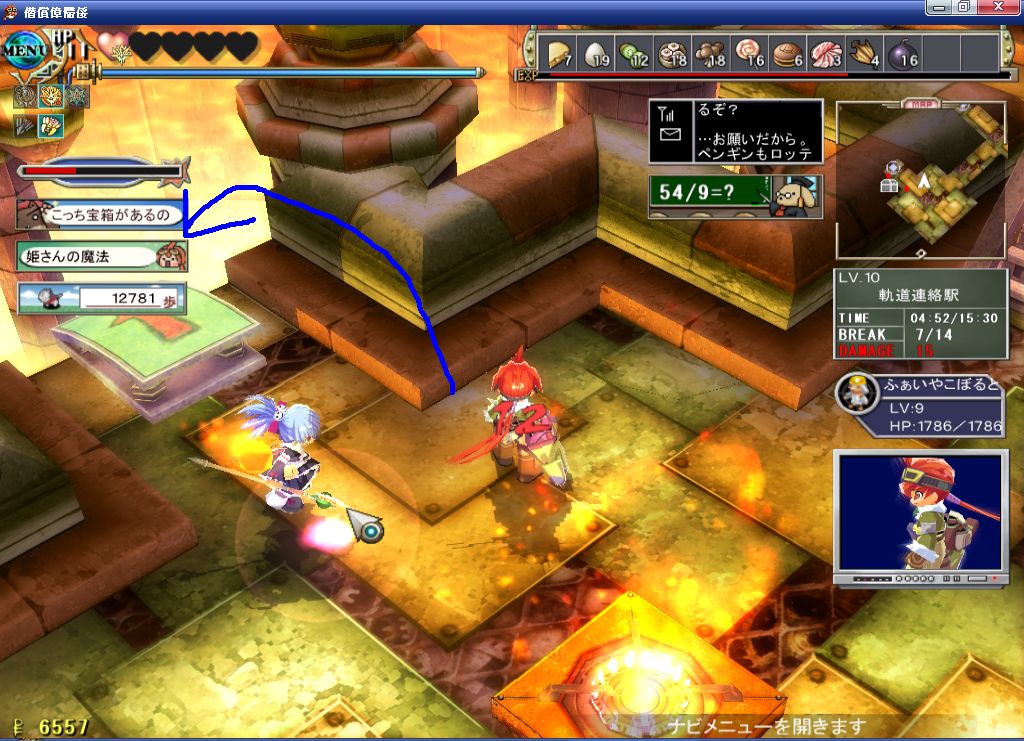The width and height of the screenshot is (1024, 741).
Task: Activate the 姫さんの魔法 button
Action: tap(101, 256)
